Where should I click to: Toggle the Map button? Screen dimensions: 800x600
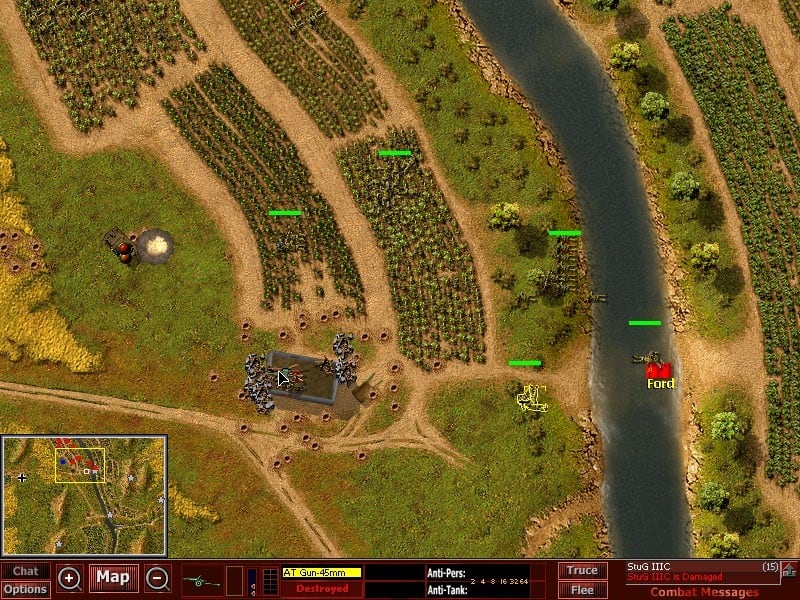click(x=113, y=578)
